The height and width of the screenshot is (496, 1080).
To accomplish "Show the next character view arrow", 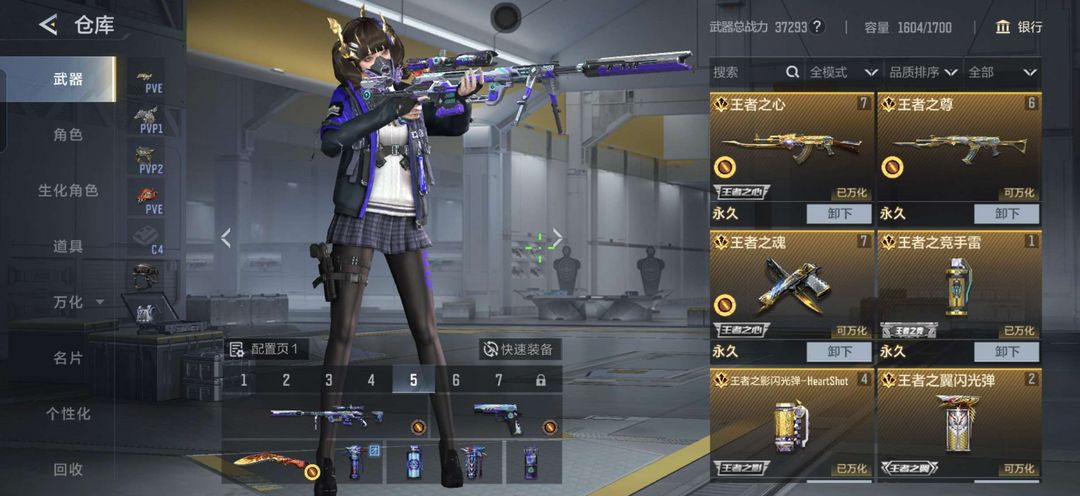I will point(558,237).
